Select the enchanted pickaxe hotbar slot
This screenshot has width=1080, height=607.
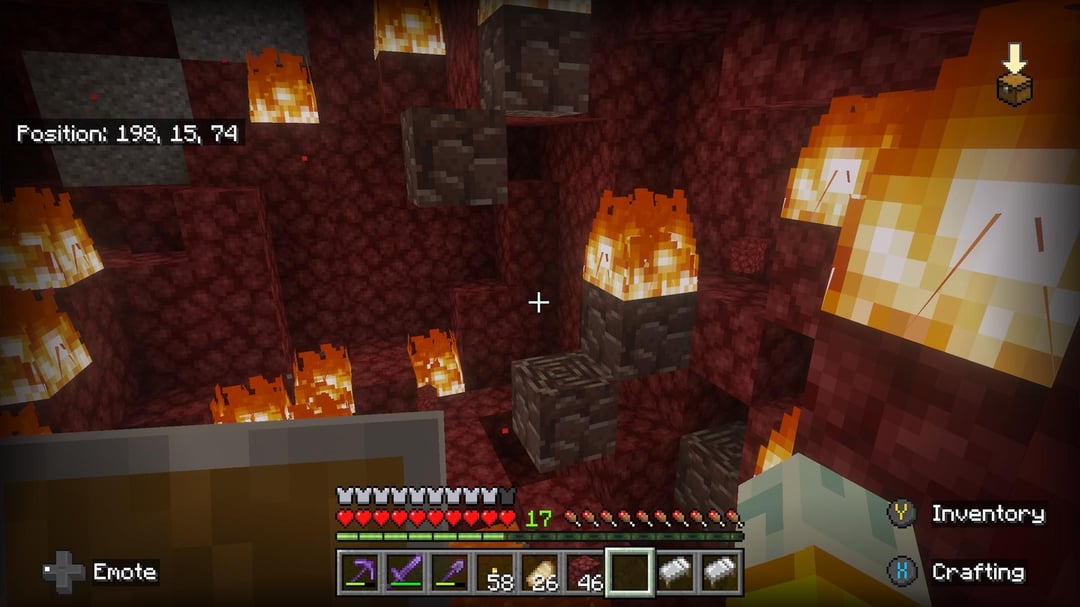coord(359,572)
